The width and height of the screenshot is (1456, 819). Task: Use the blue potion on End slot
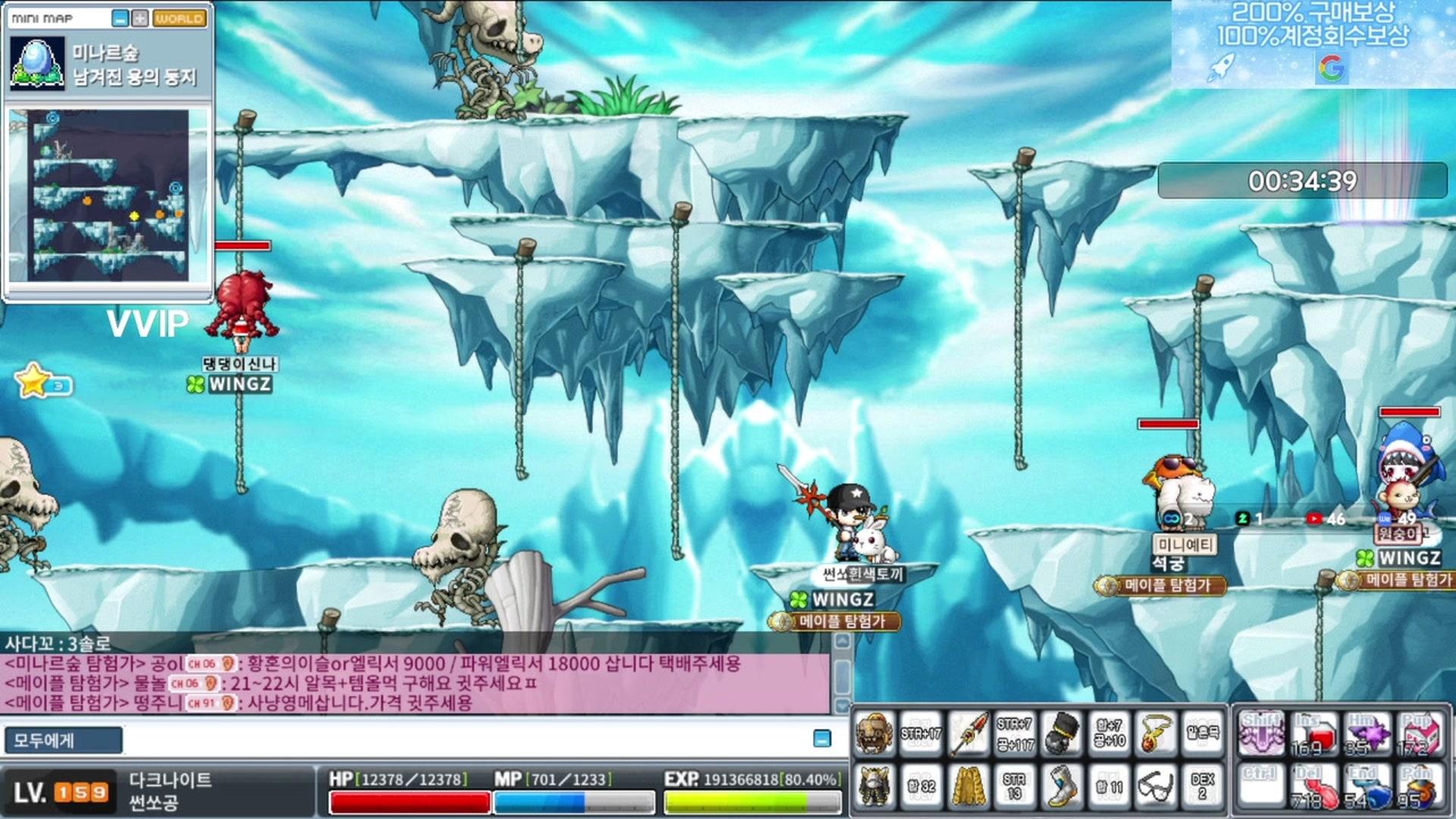(1367, 787)
